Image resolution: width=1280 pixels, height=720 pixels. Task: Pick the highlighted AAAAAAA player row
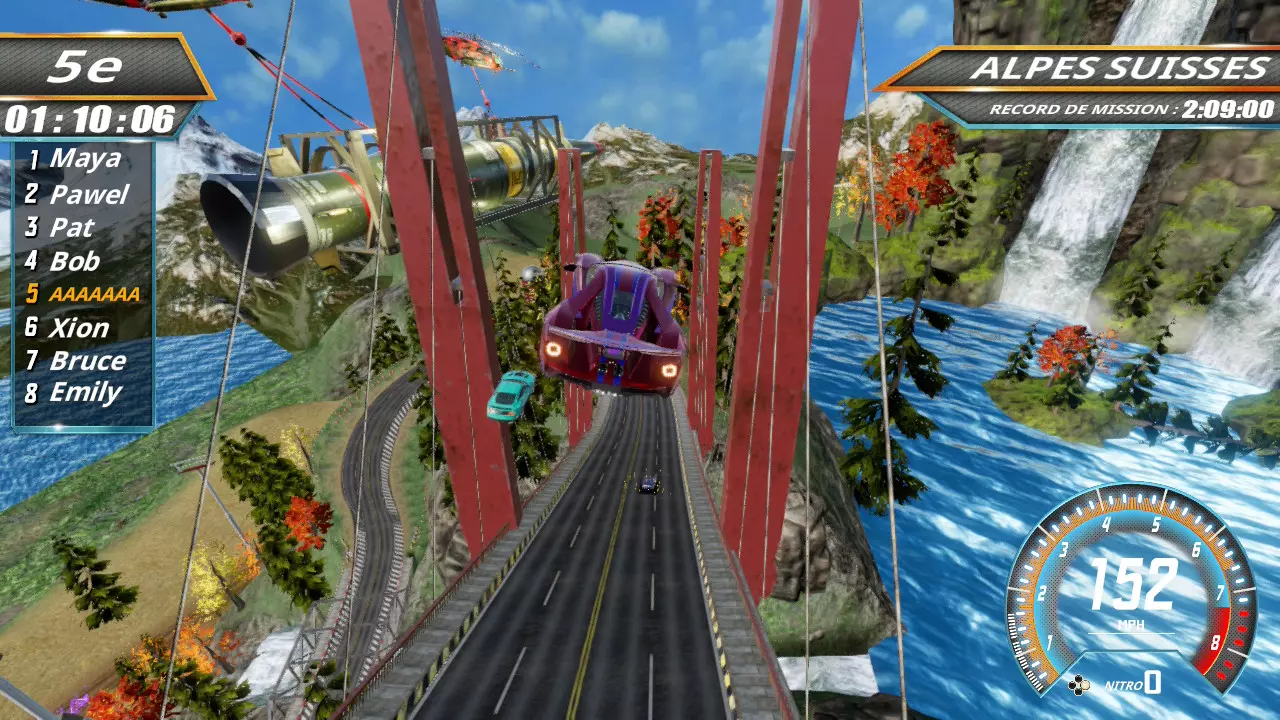(94, 294)
